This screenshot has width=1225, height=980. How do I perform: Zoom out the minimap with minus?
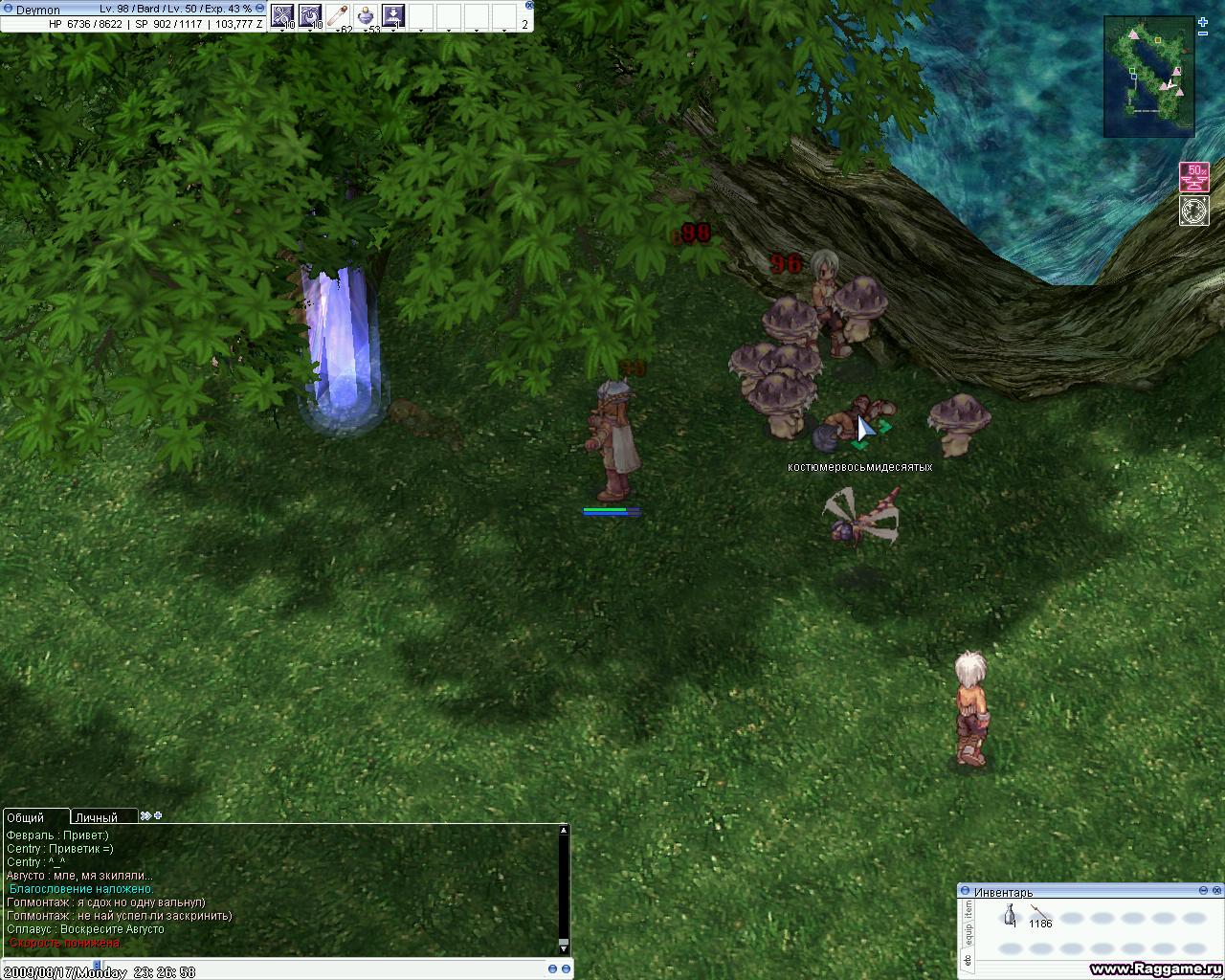(1203, 33)
